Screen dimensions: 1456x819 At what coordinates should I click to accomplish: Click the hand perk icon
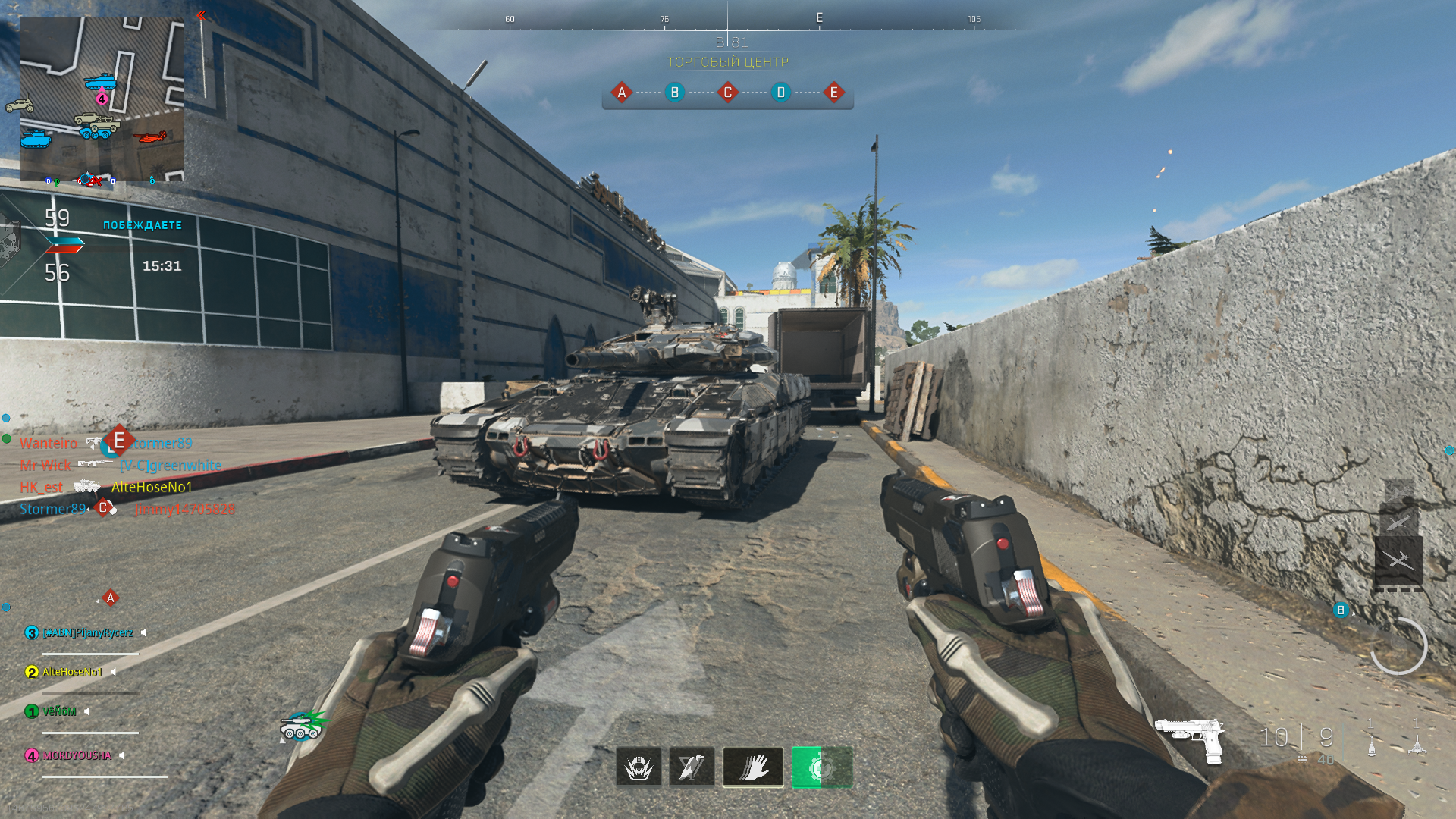pyautogui.click(x=753, y=767)
